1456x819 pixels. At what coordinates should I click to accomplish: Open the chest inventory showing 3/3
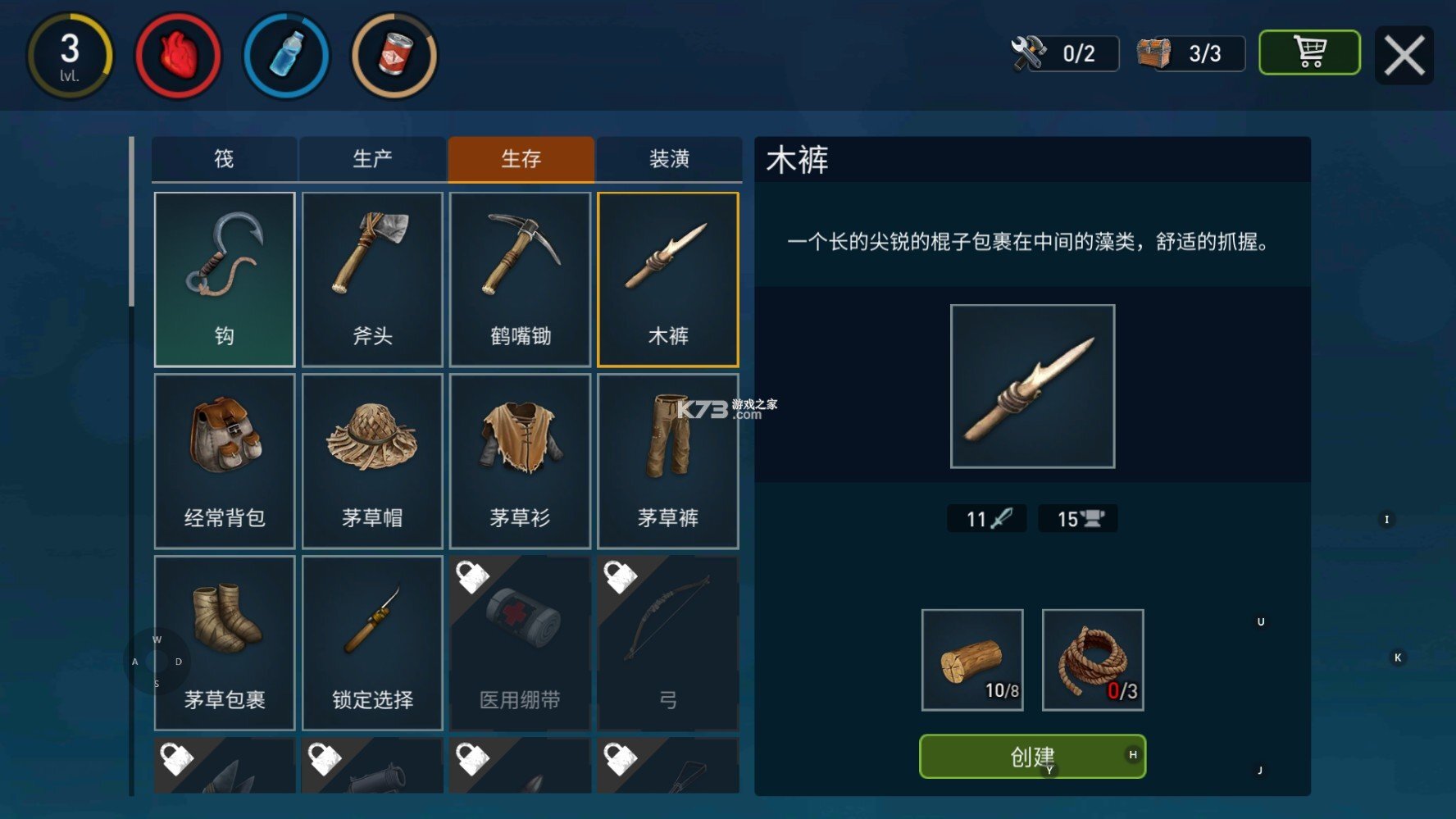1188,52
